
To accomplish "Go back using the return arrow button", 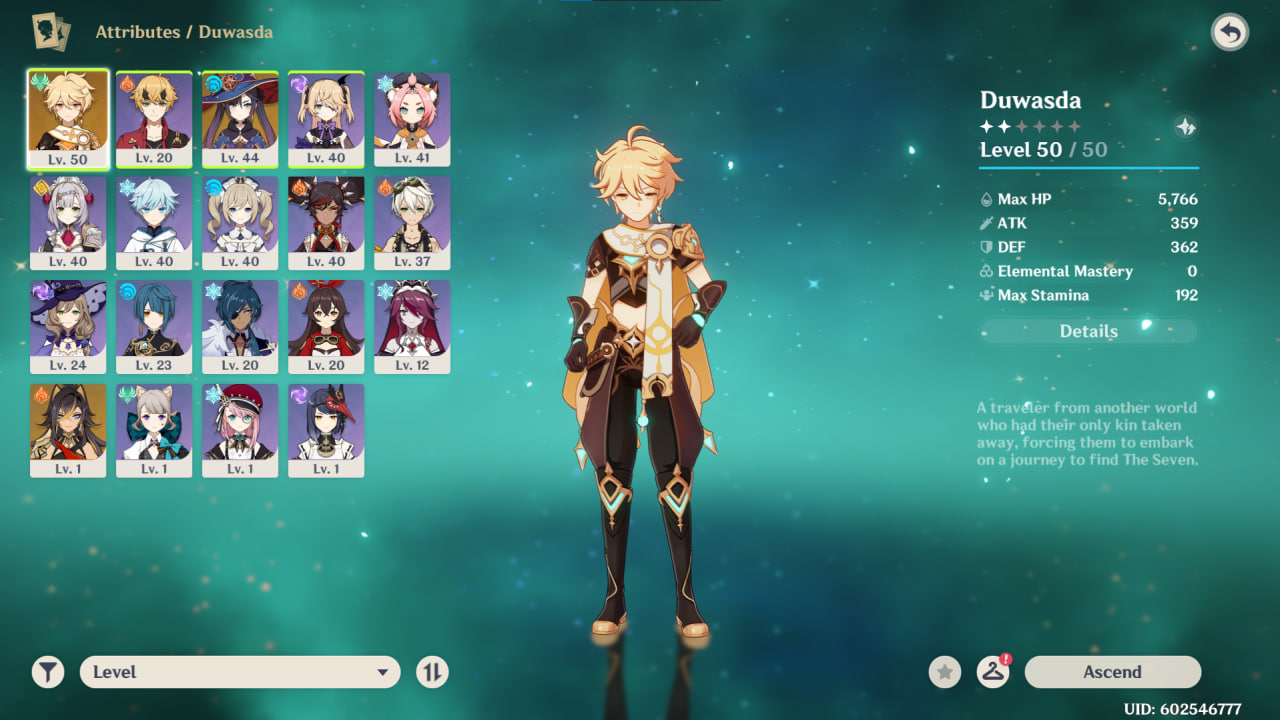I will [1229, 33].
